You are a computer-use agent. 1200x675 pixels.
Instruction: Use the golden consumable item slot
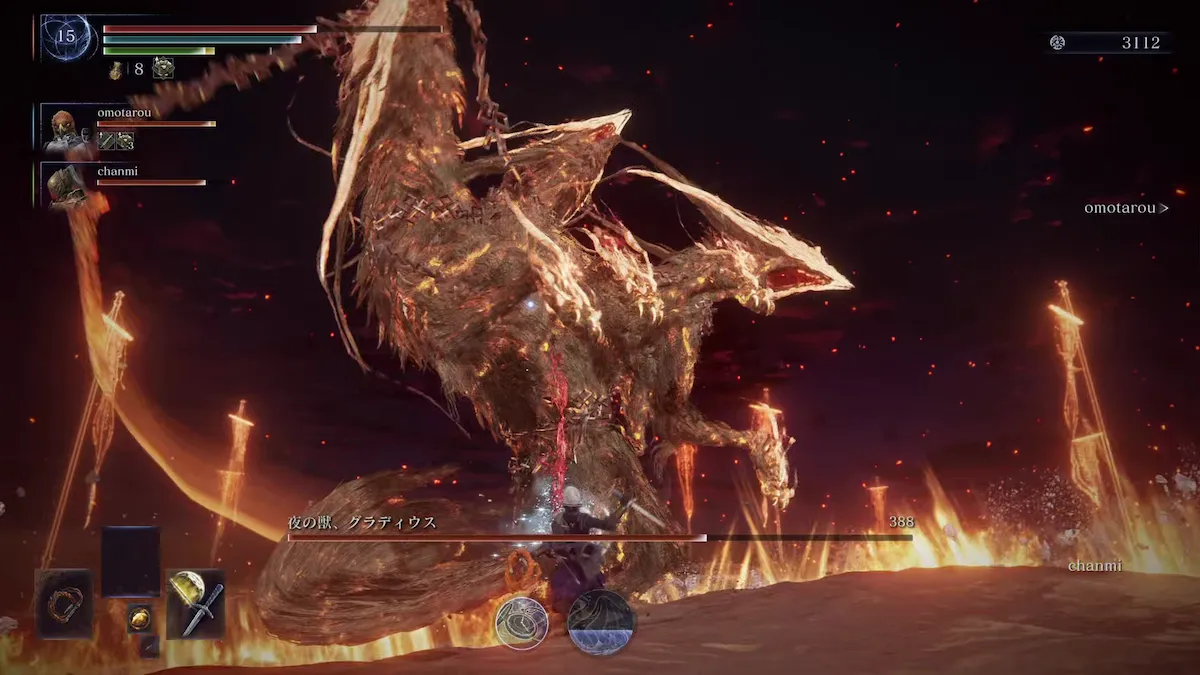click(x=139, y=618)
